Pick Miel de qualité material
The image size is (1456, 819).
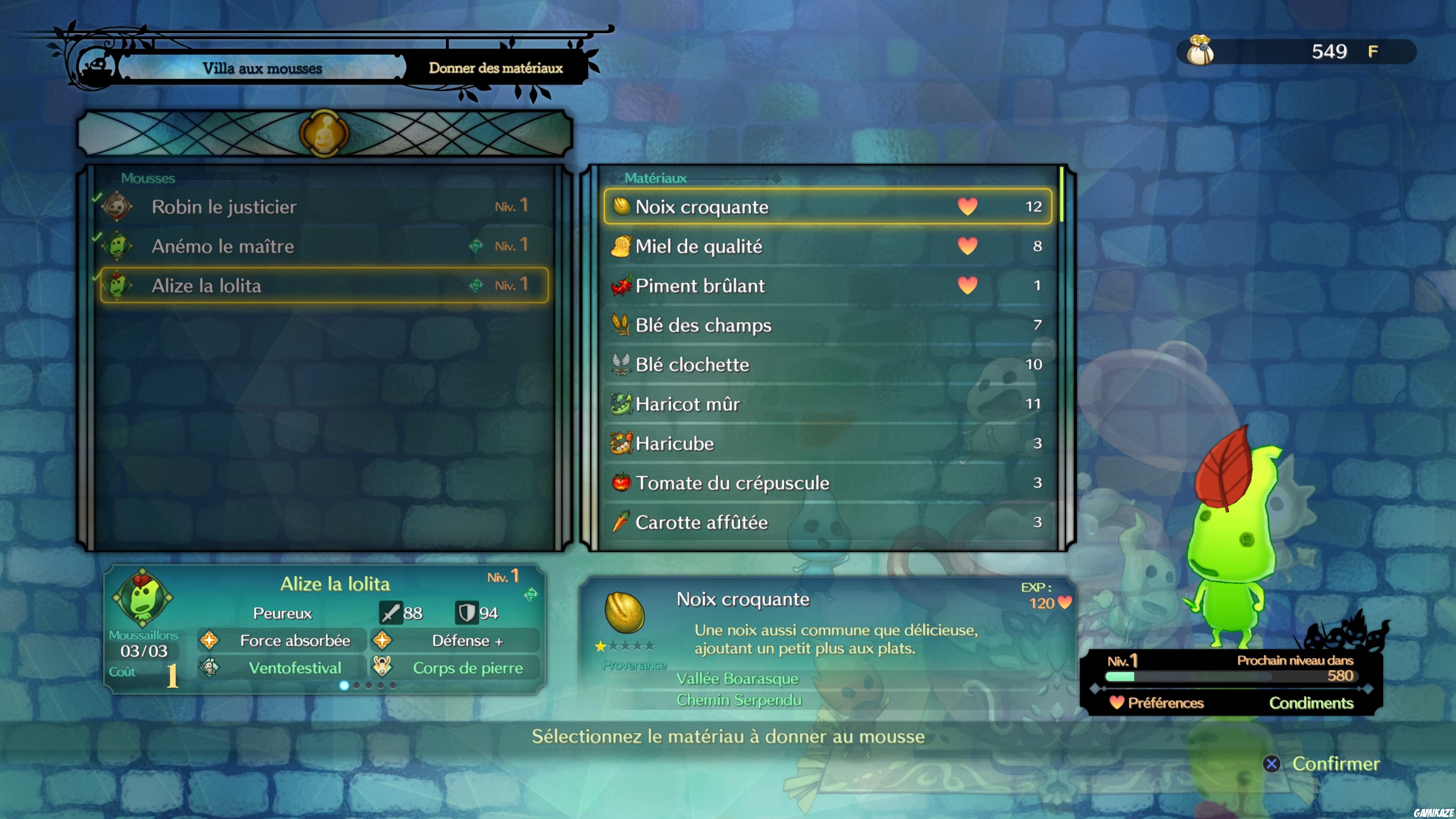click(x=827, y=246)
